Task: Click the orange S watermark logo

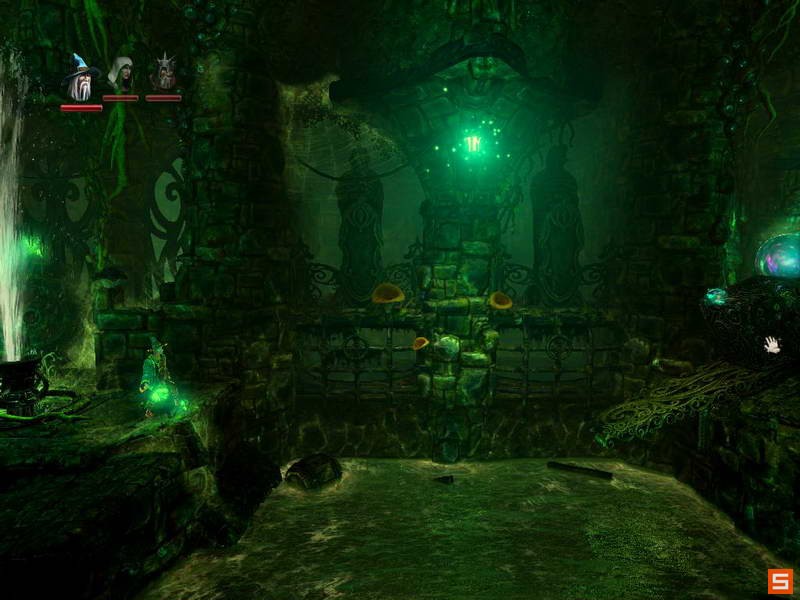Action: click(x=780, y=581)
